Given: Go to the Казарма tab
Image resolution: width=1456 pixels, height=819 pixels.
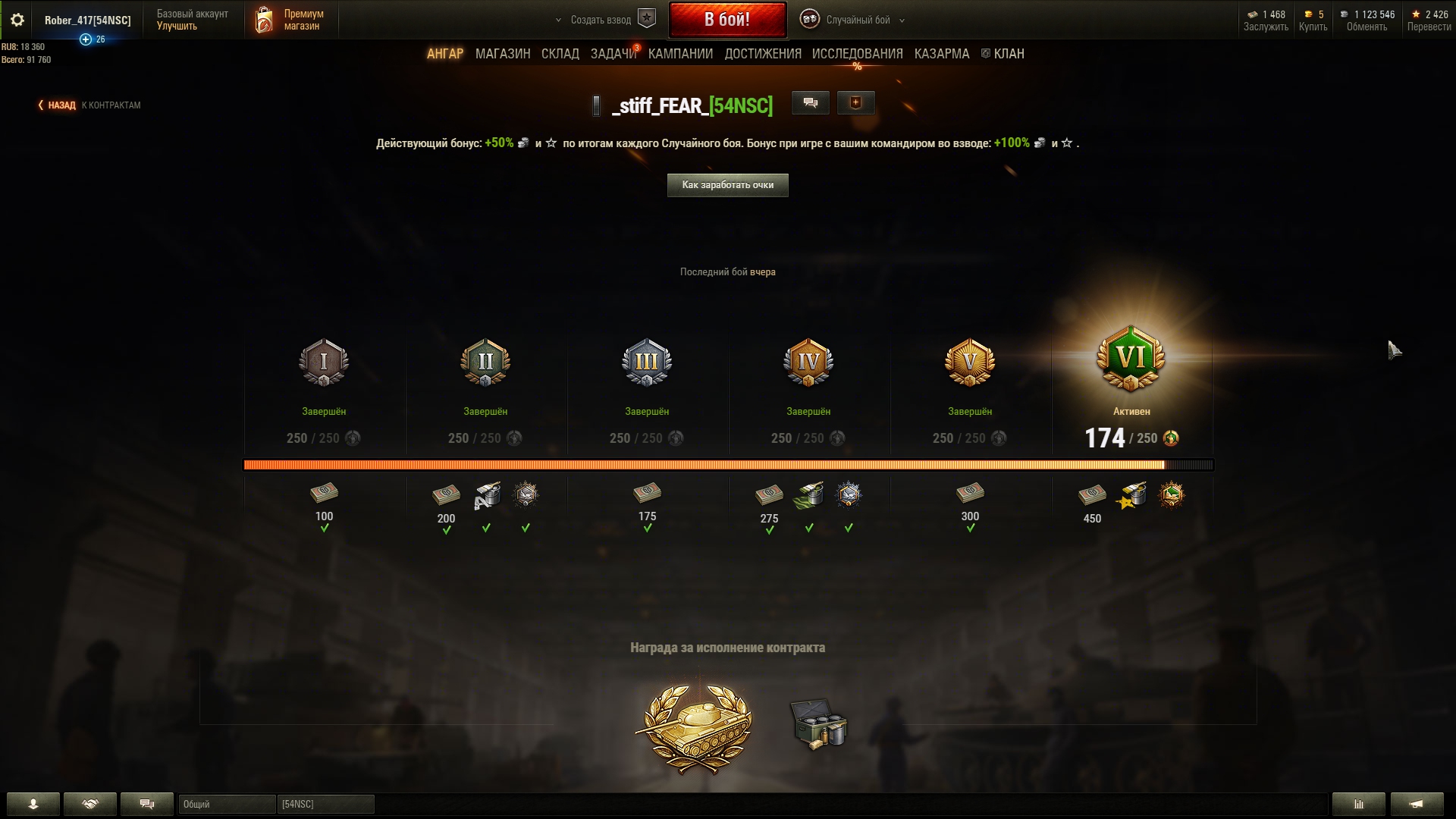Looking at the screenshot, I should 941,54.
